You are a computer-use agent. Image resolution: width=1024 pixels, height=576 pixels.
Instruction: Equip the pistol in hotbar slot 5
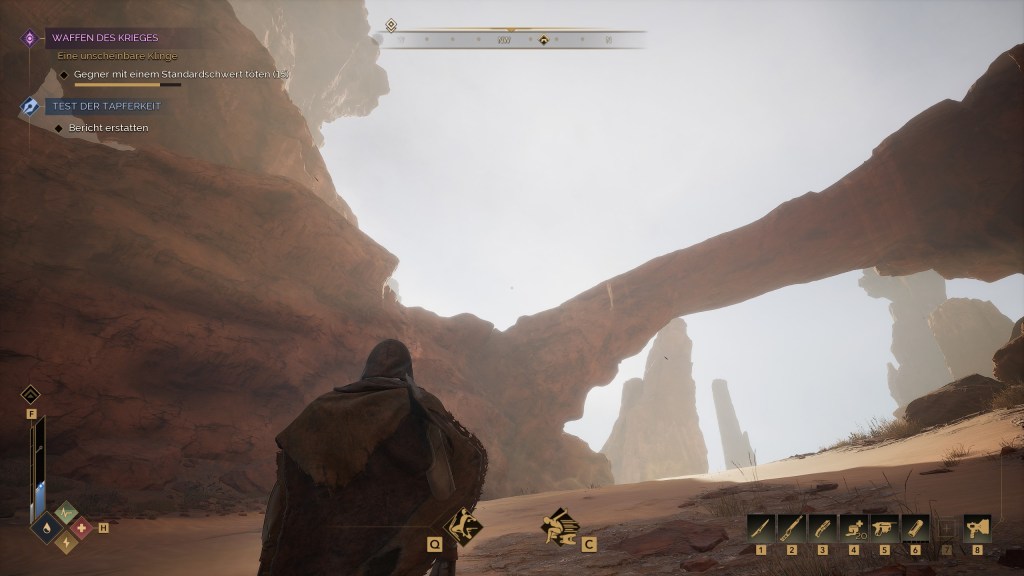click(x=884, y=526)
